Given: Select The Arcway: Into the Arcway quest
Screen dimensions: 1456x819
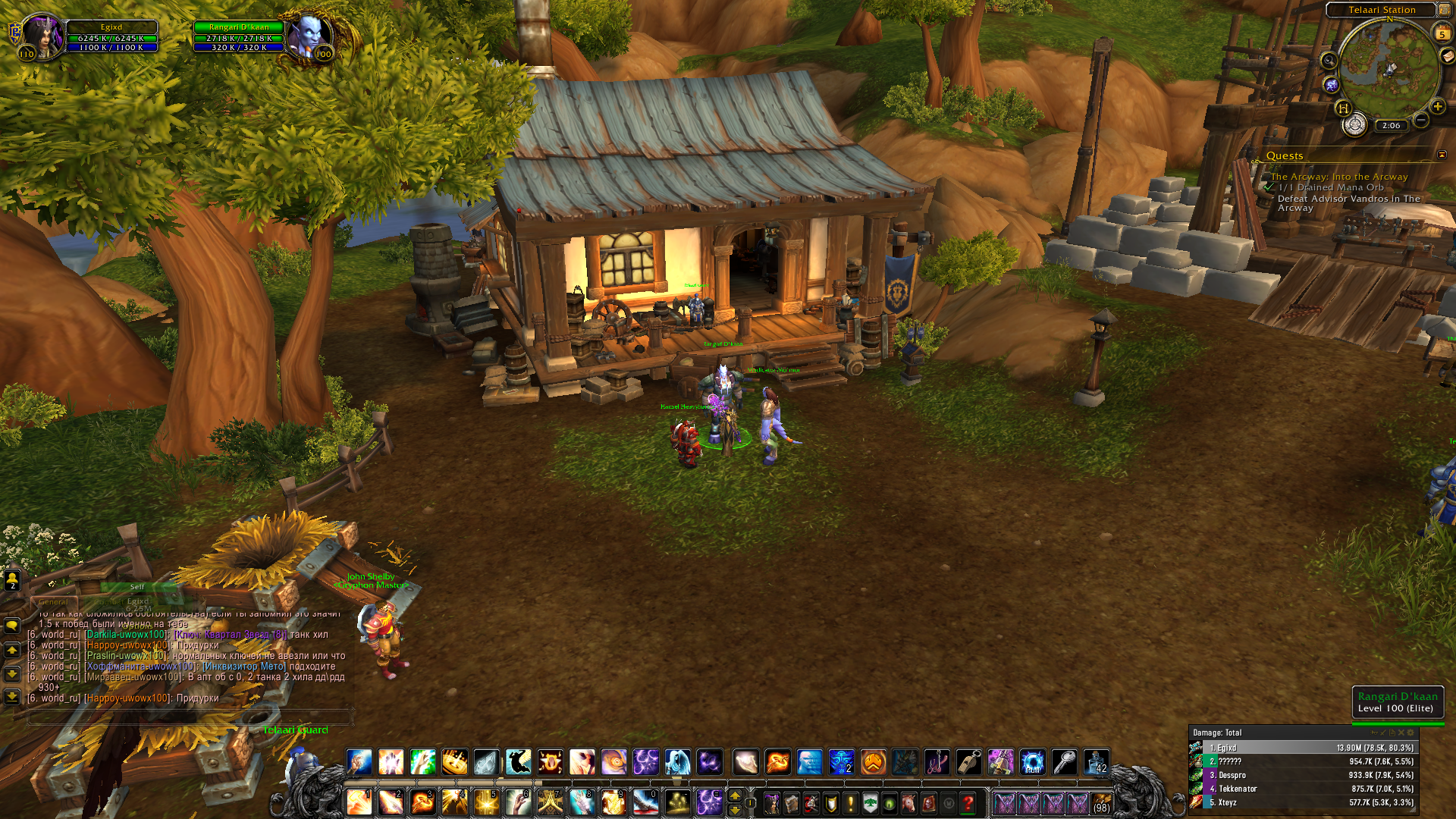Looking at the screenshot, I should [1339, 177].
